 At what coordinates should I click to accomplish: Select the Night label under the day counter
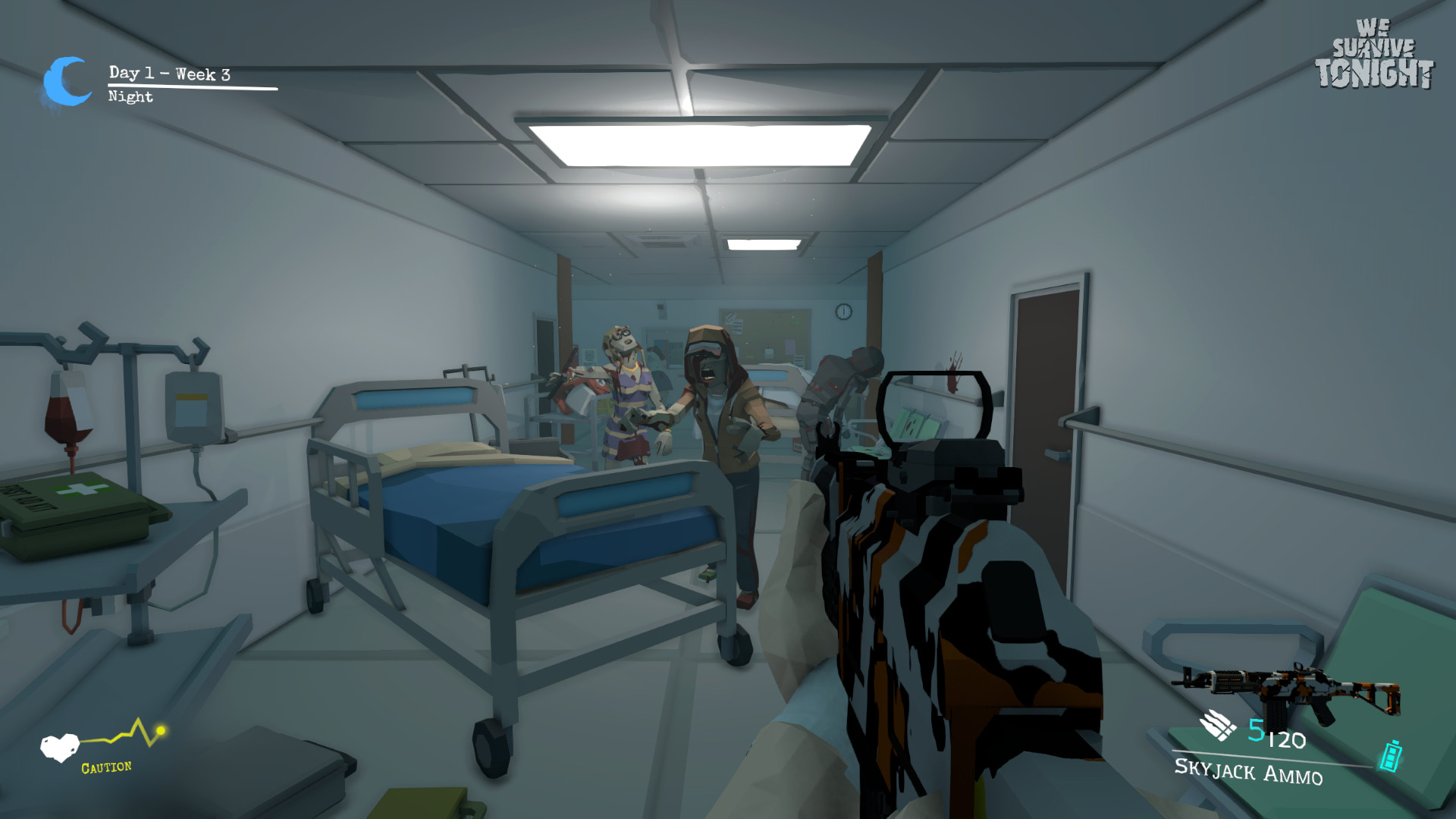(129, 97)
